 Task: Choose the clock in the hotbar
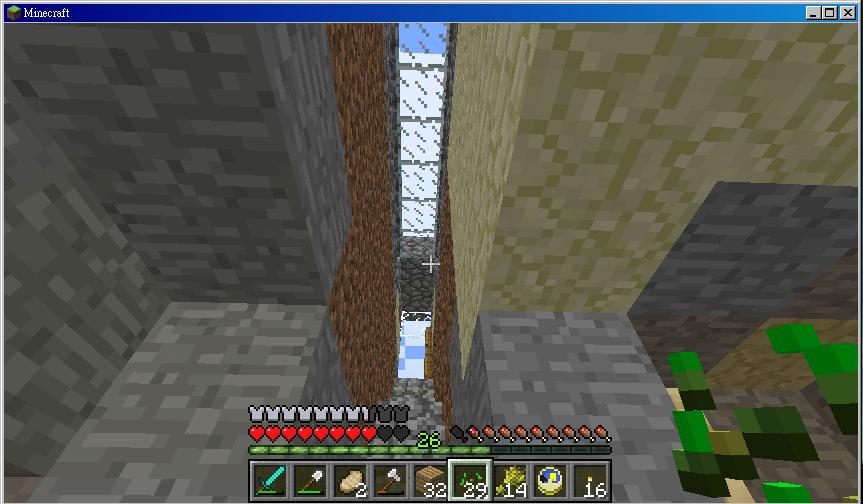[x=550, y=480]
